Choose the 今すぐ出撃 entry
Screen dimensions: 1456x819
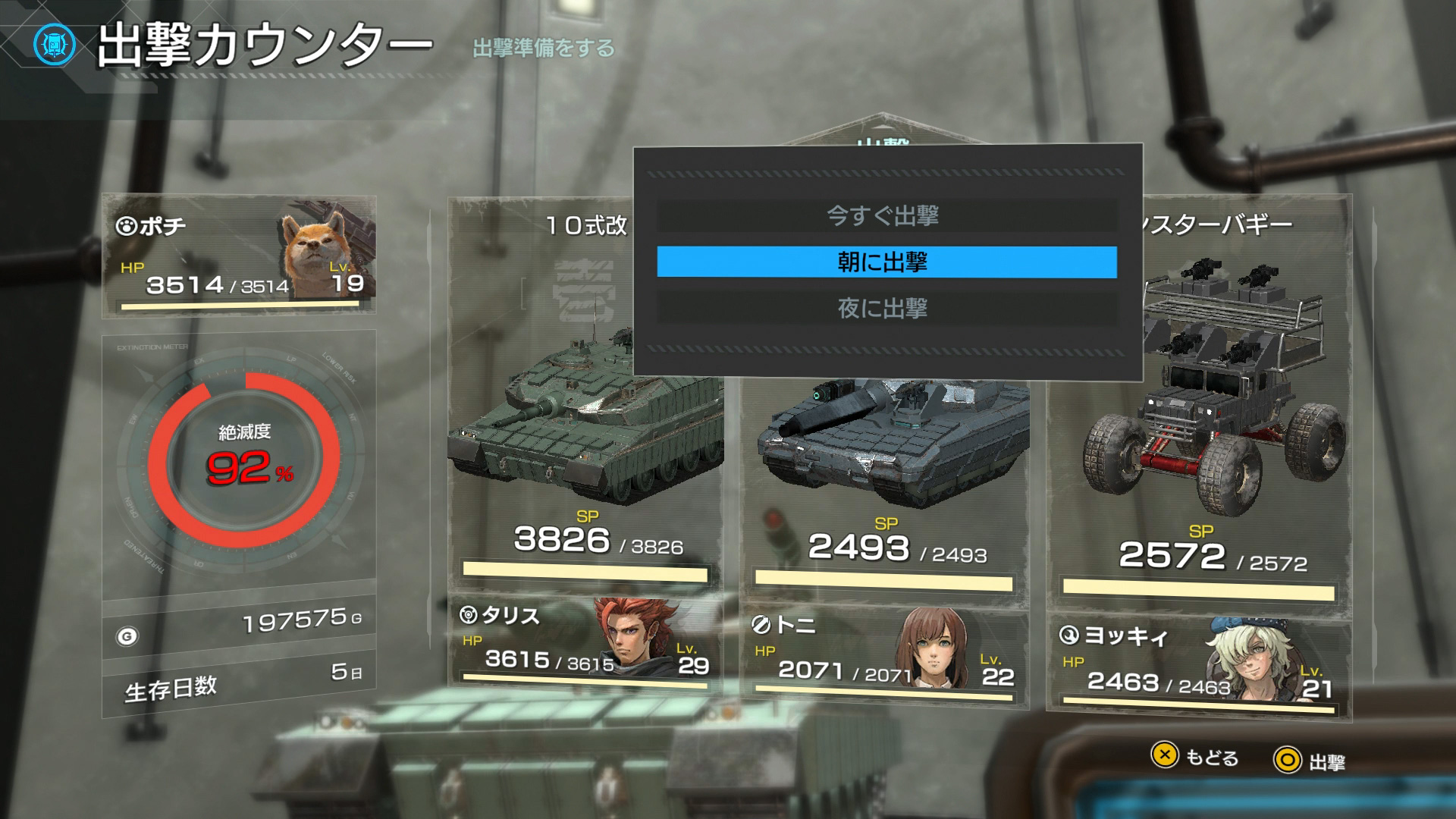[884, 217]
